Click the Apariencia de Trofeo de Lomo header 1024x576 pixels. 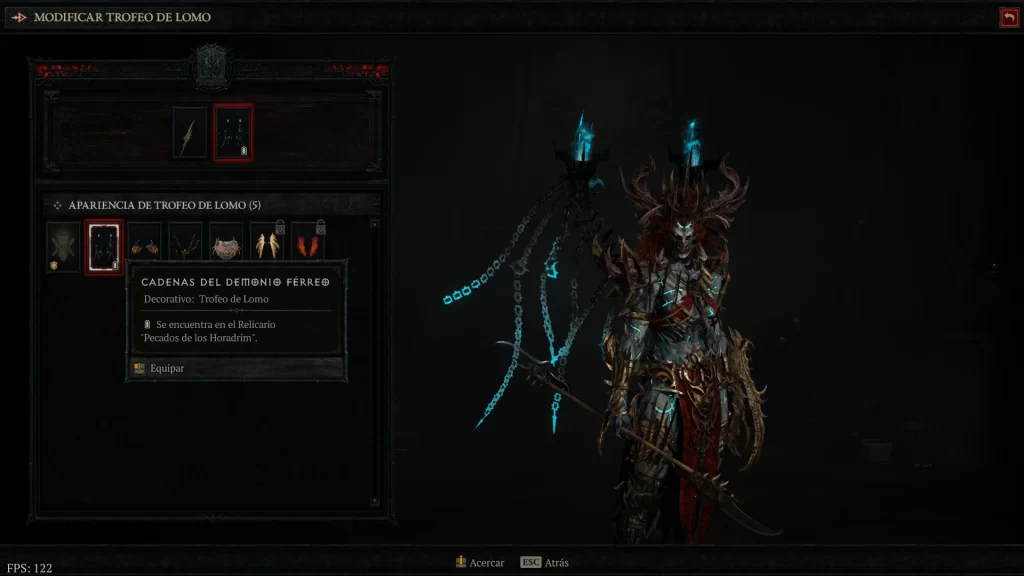click(x=164, y=204)
